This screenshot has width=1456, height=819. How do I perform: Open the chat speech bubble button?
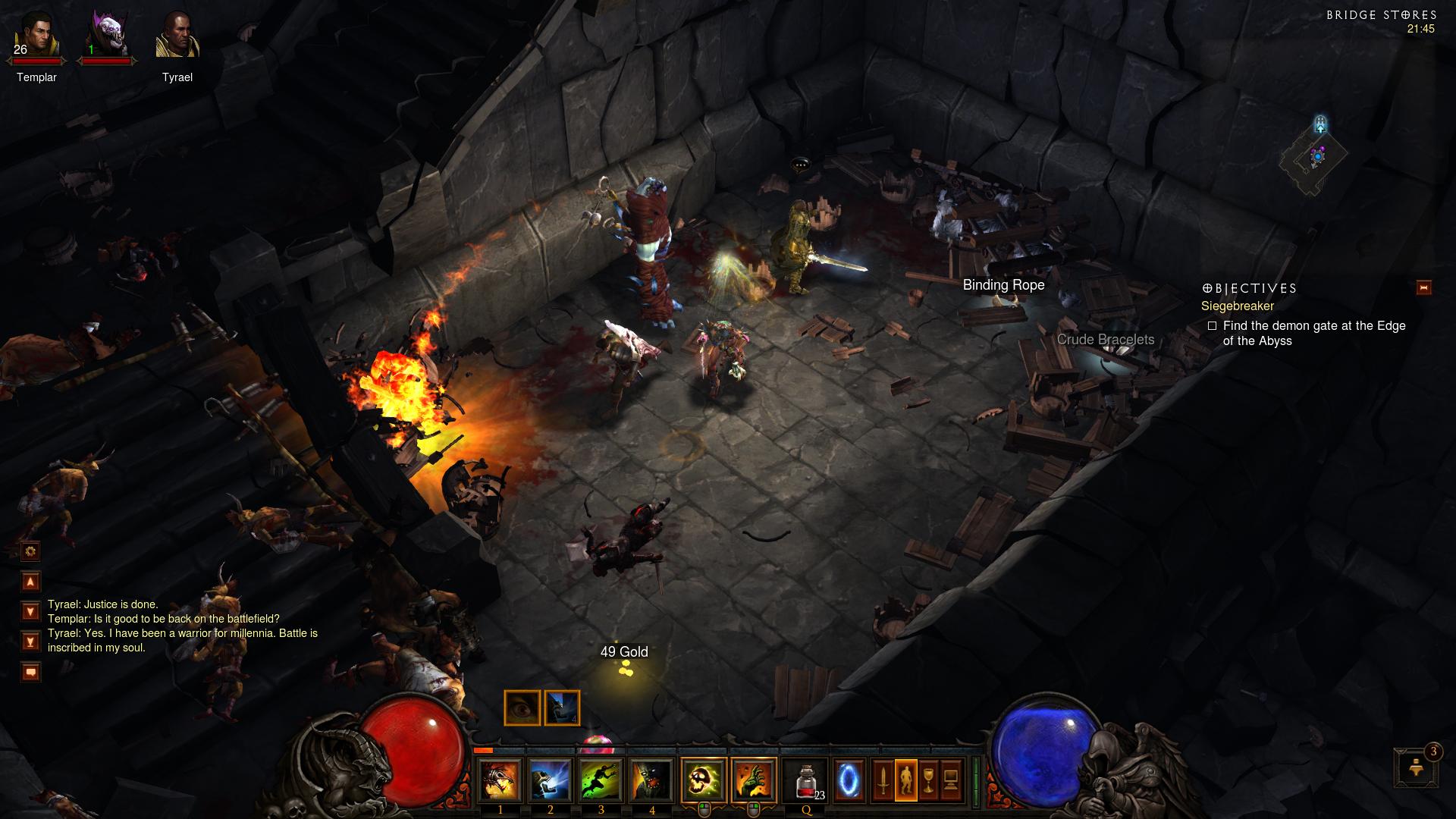pyautogui.click(x=31, y=672)
